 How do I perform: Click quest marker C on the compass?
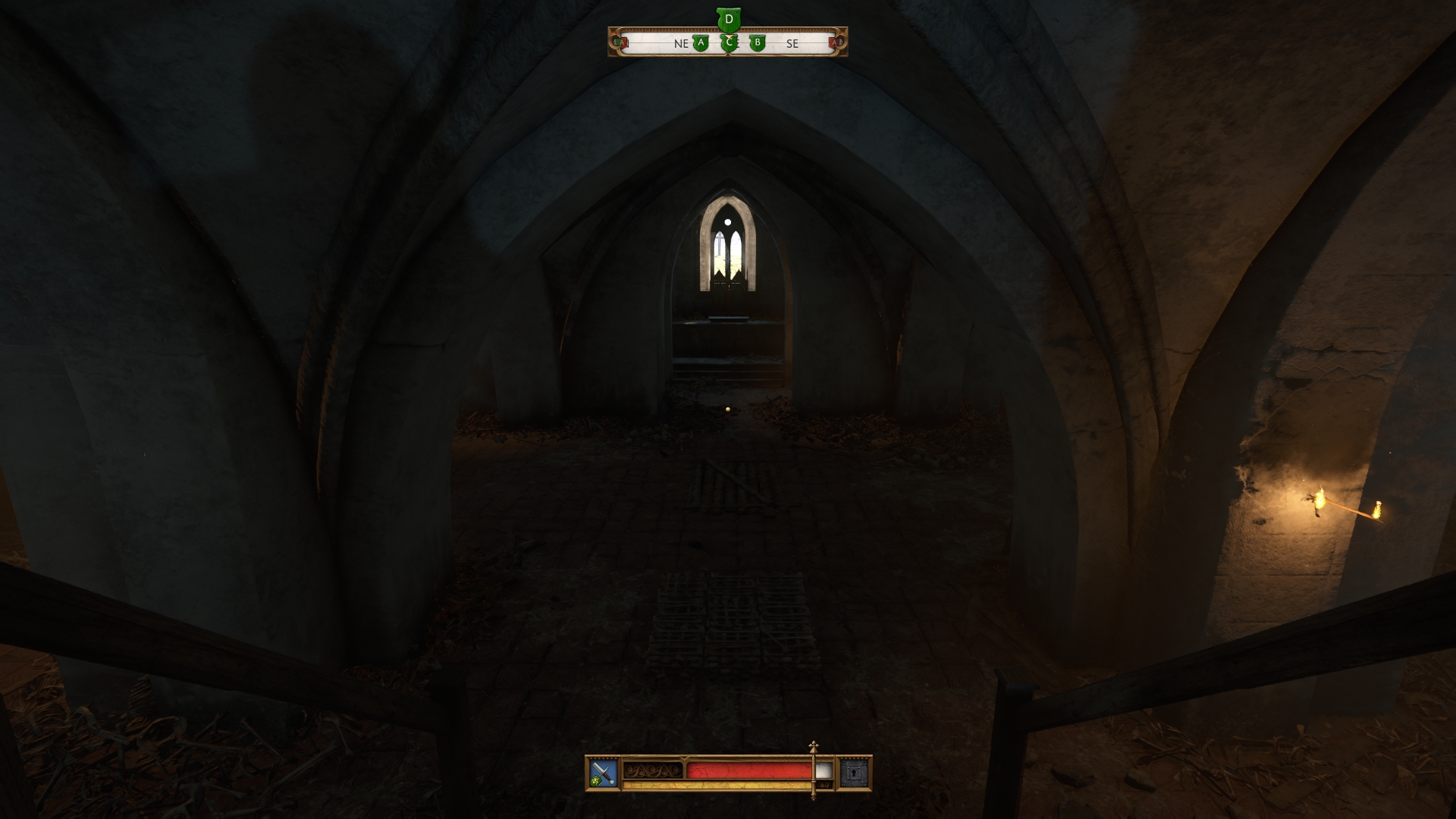point(729,44)
